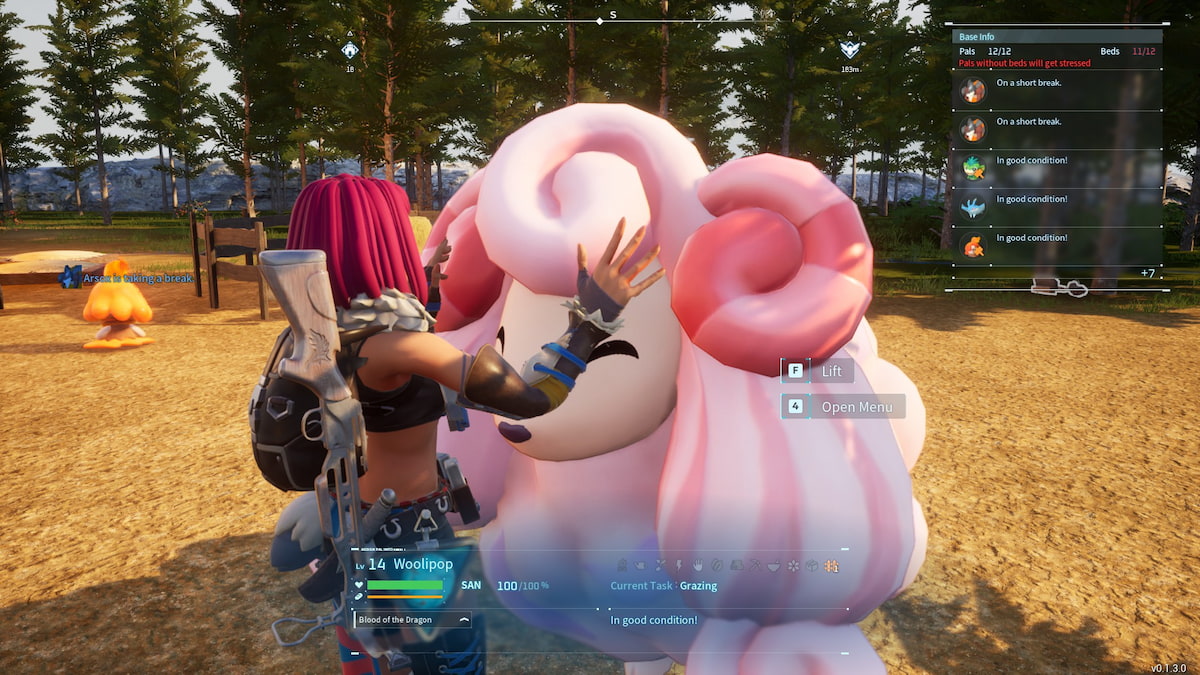Click the pickaxe mining suitability icon

754,566
